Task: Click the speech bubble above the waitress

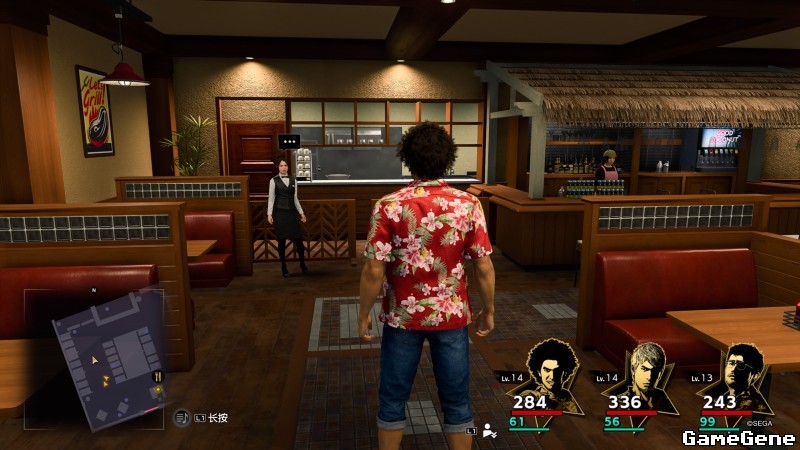Action: (289, 140)
